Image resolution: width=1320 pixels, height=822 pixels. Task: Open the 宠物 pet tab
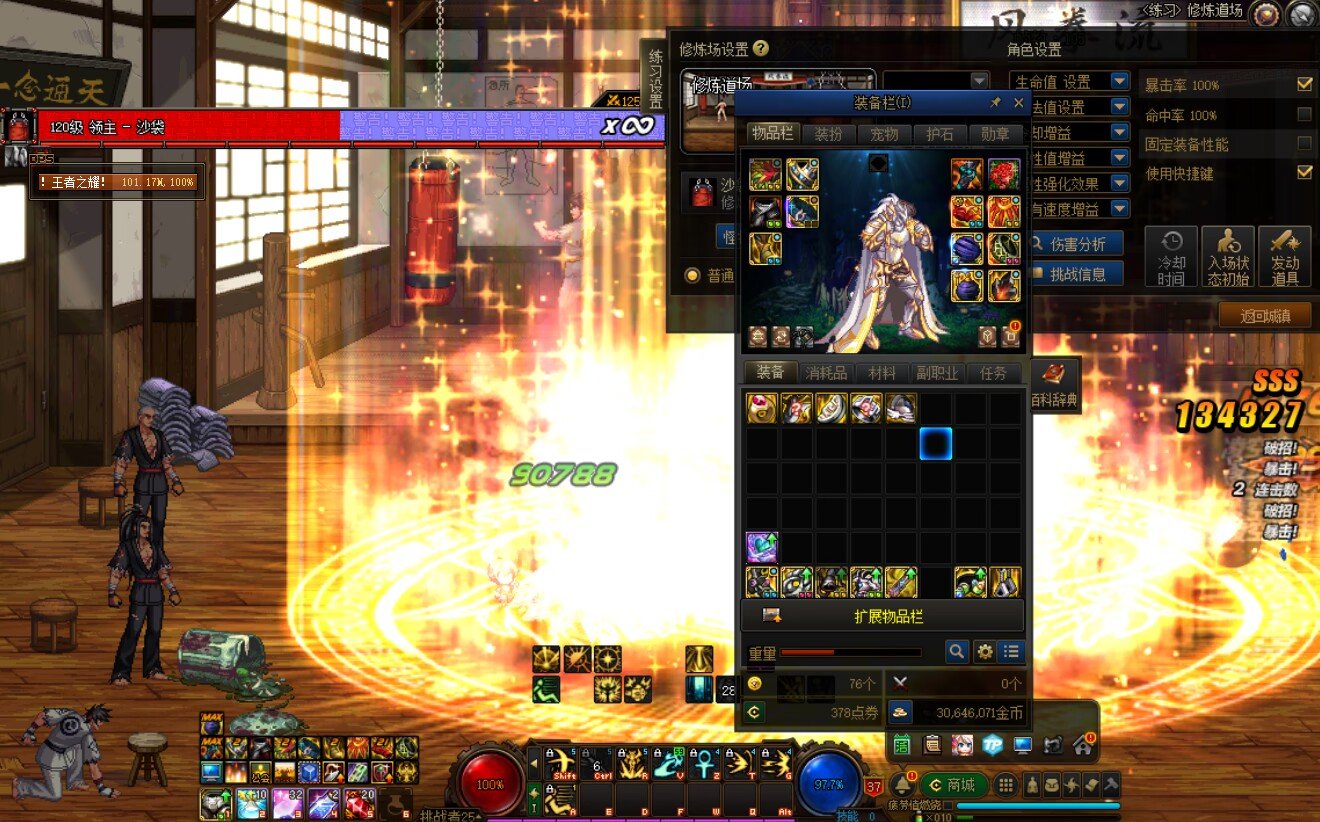(x=884, y=135)
